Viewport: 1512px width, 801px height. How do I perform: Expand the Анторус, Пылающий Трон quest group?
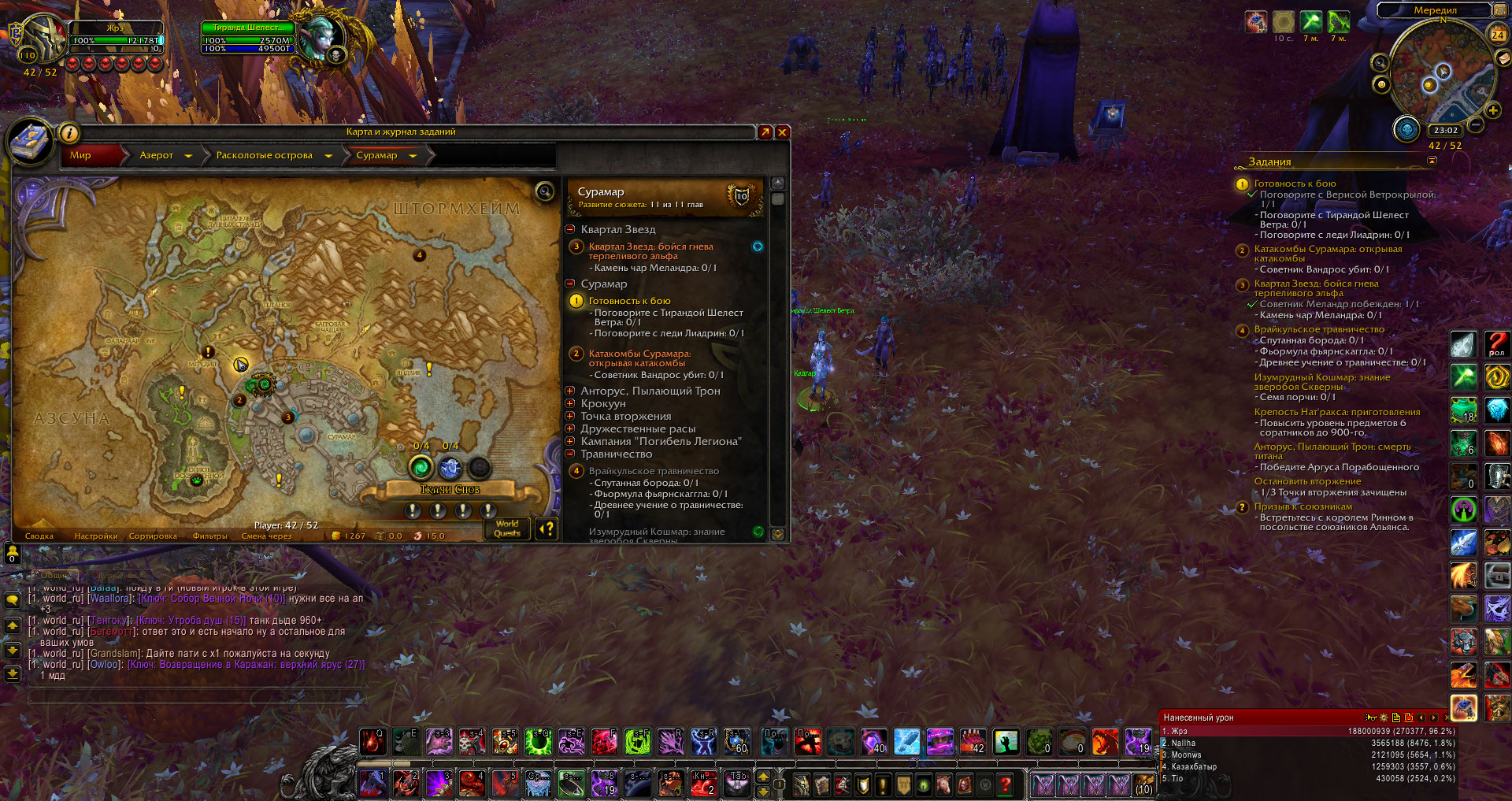(x=570, y=391)
